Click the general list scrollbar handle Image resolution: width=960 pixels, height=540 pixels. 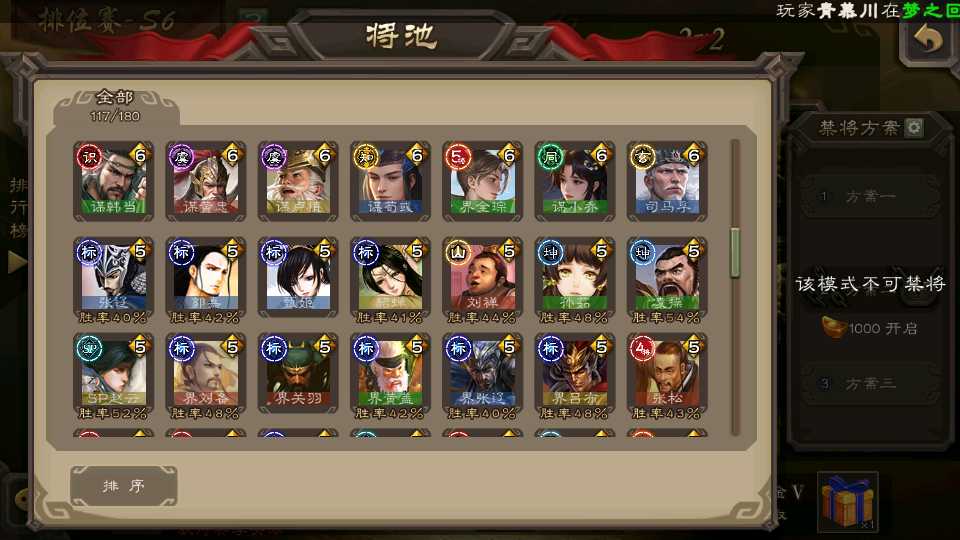[736, 252]
